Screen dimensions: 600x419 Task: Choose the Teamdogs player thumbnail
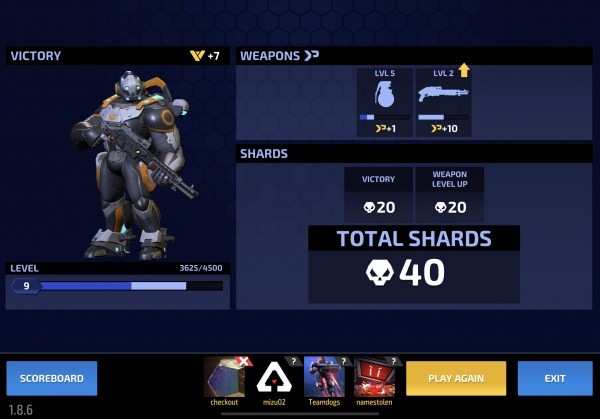[324, 377]
